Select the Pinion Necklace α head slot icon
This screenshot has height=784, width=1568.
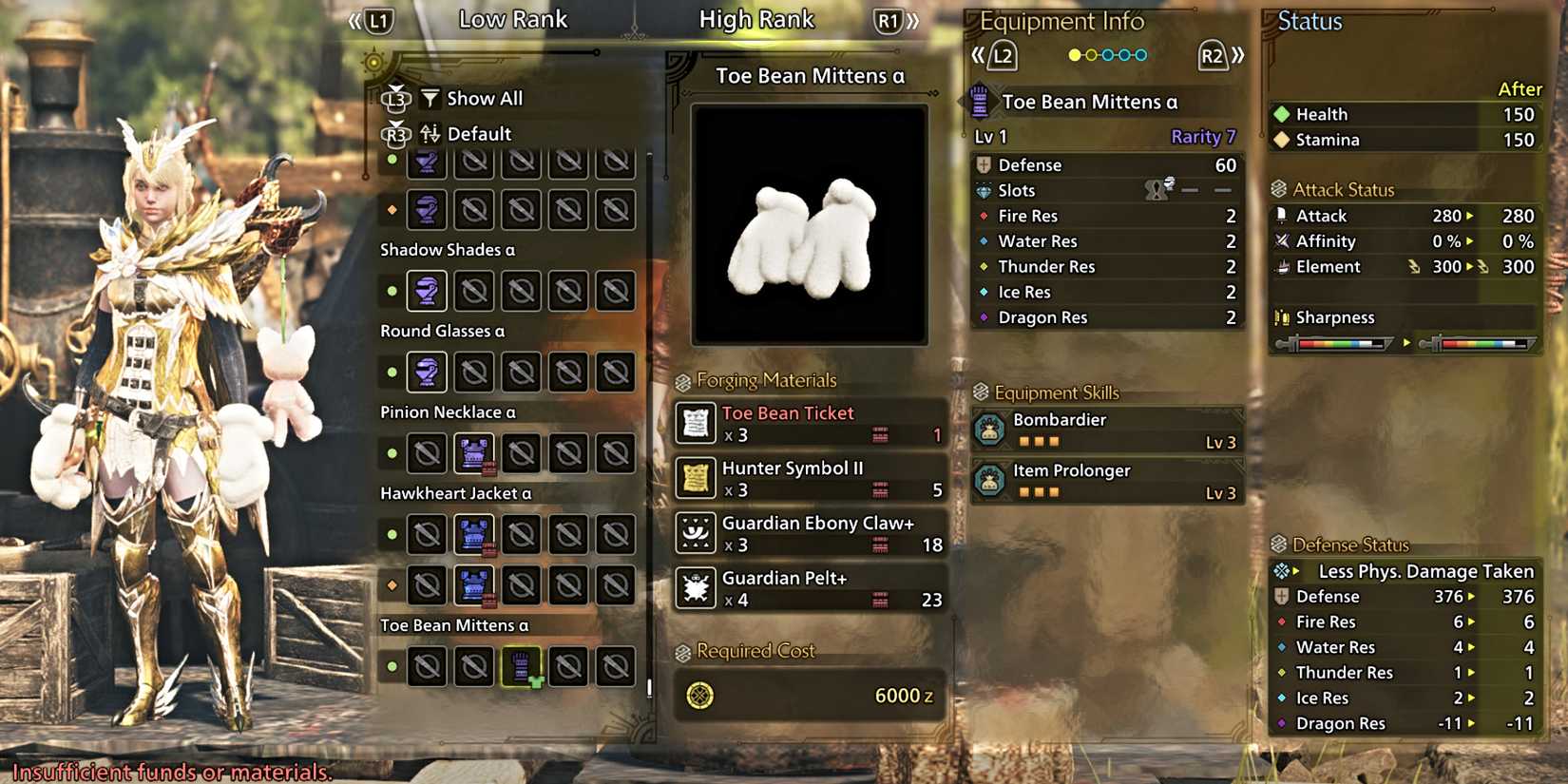pos(474,453)
